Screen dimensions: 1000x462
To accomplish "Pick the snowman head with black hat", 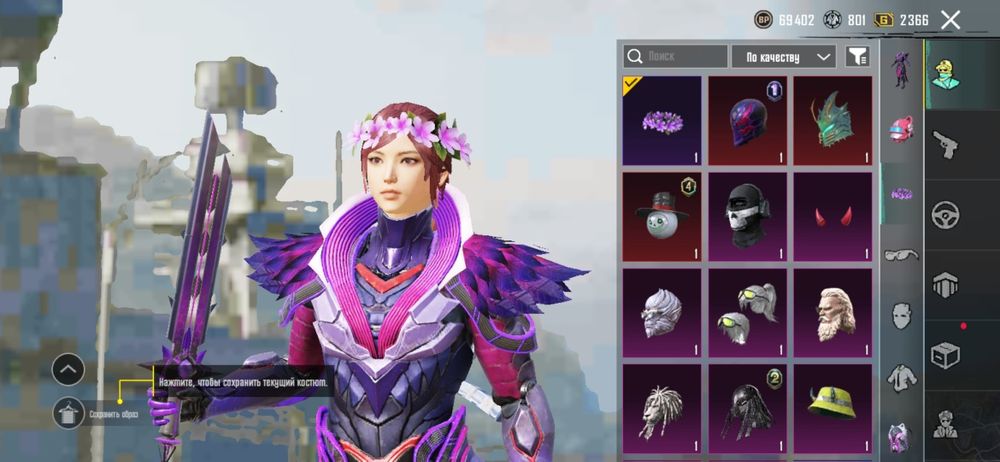I will point(662,217).
